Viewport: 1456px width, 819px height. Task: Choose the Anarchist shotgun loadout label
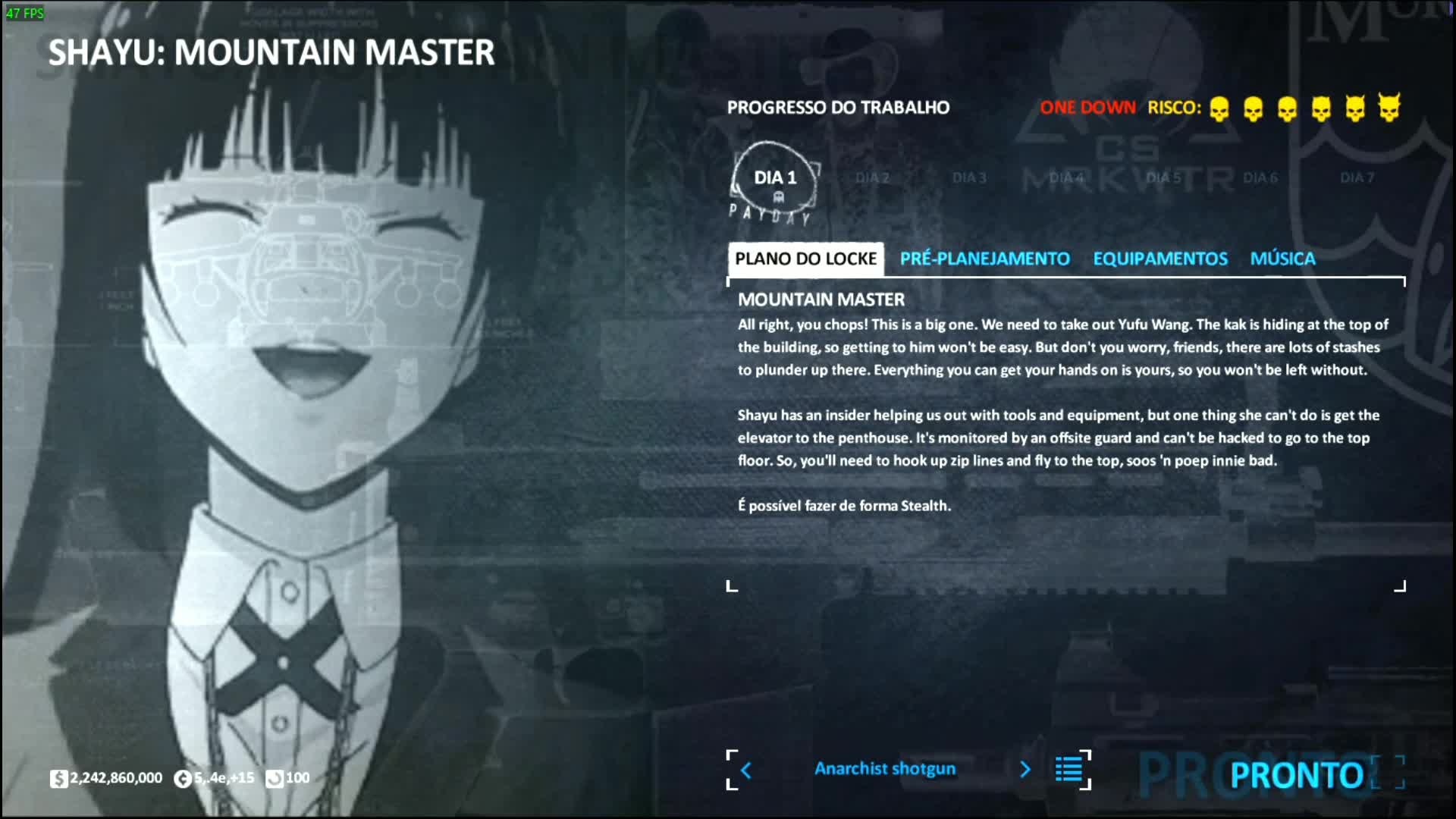(885, 769)
